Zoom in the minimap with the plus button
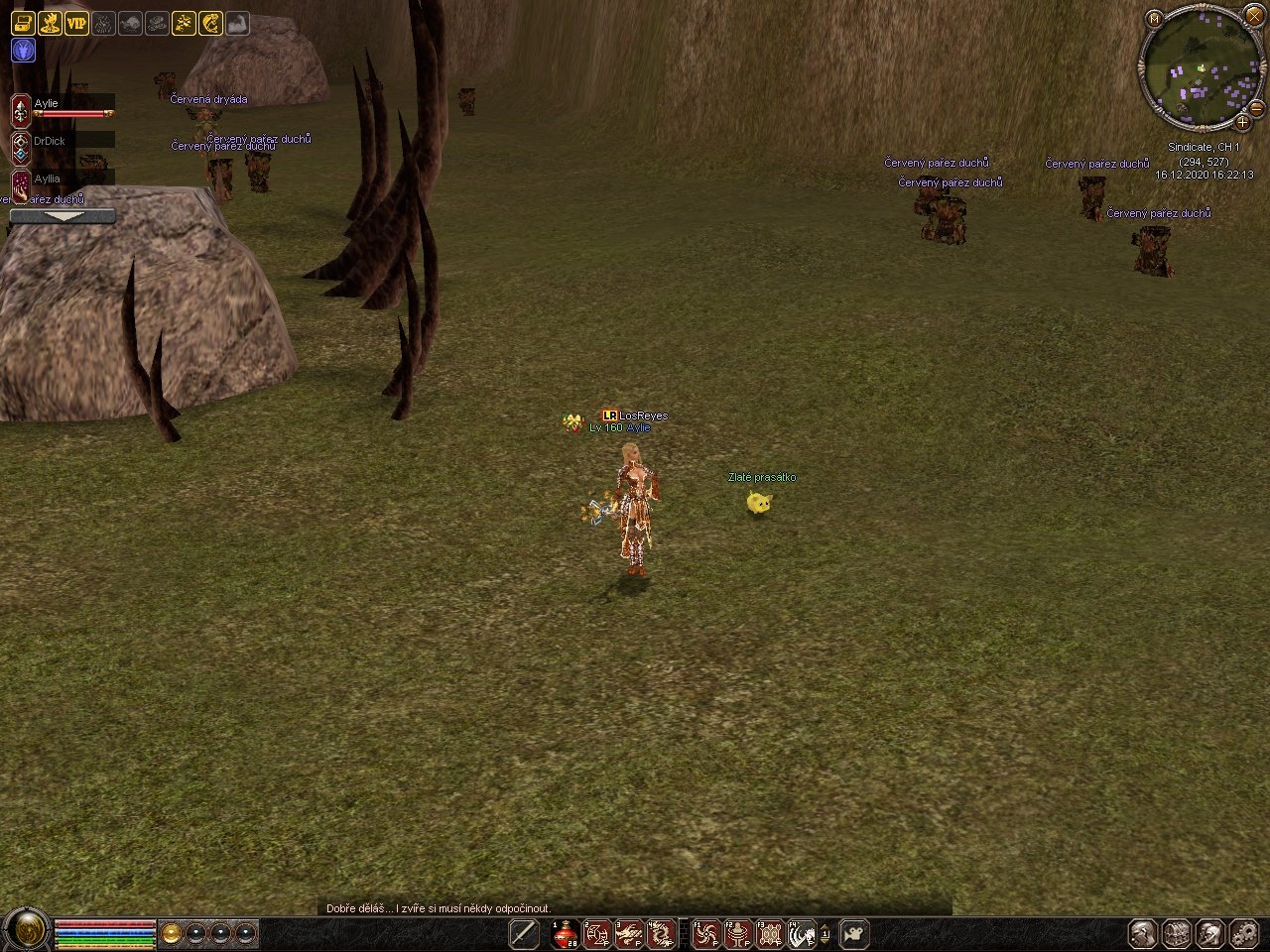 coord(1242,122)
